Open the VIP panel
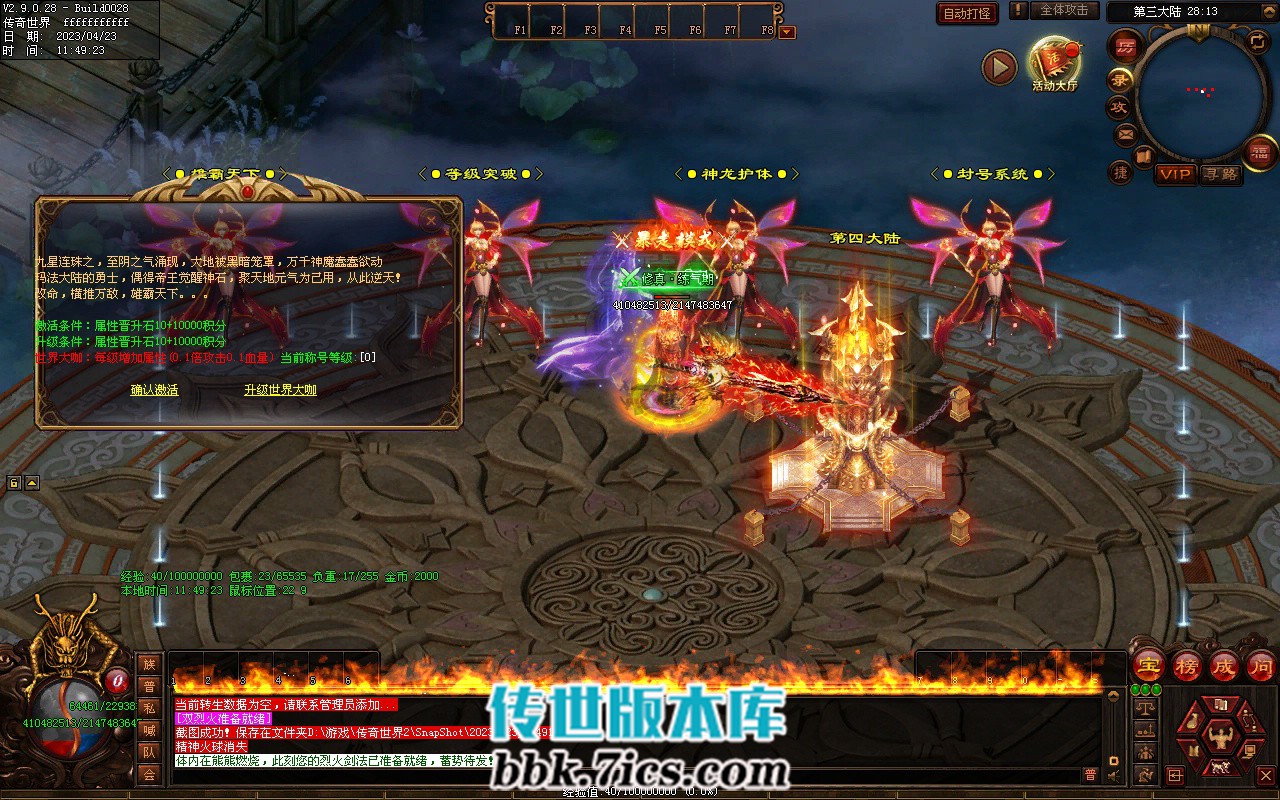Screen dimensions: 1280x800 (x=1175, y=174)
